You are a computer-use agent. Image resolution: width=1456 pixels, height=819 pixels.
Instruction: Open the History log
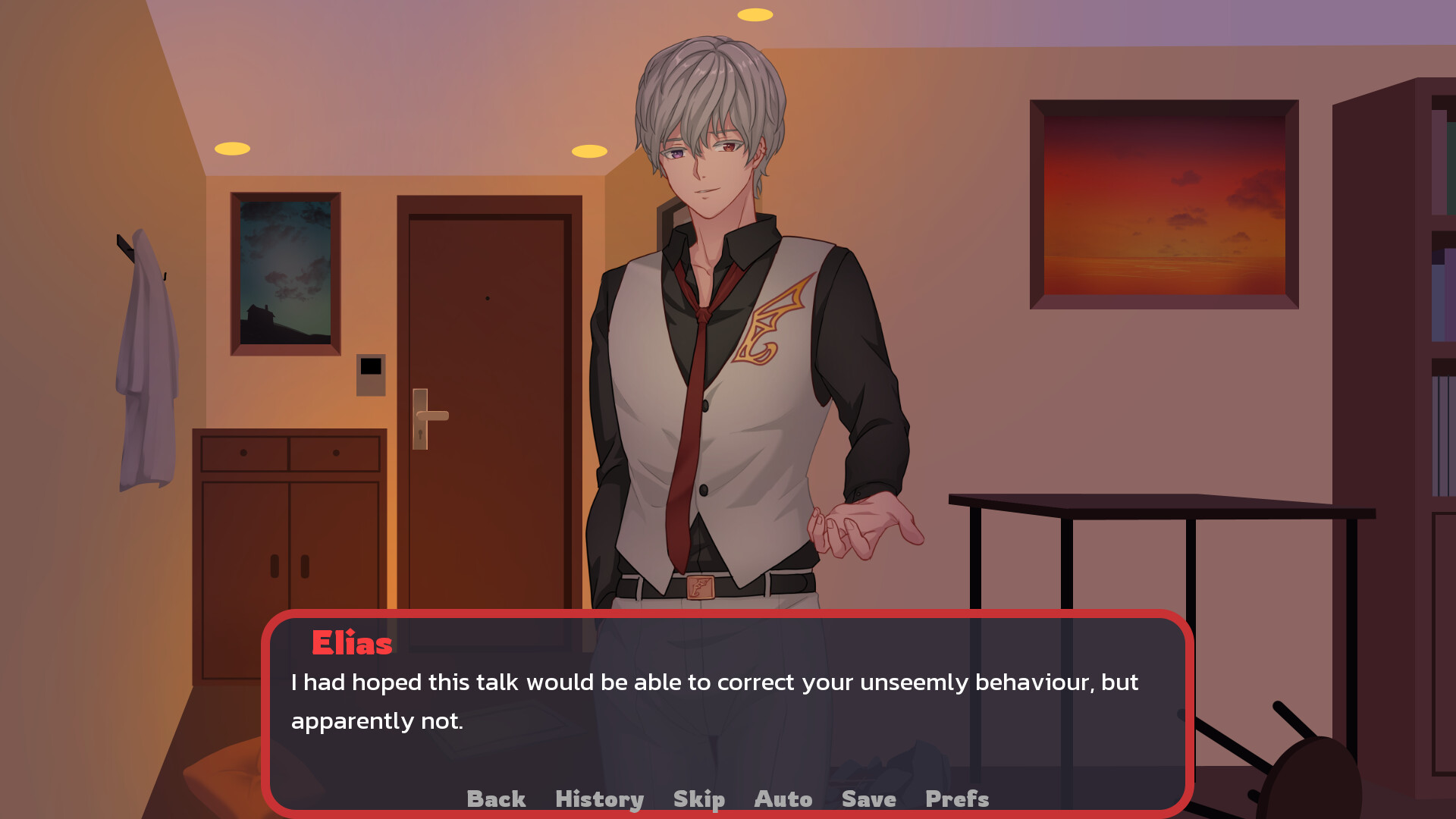click(599, 799)
